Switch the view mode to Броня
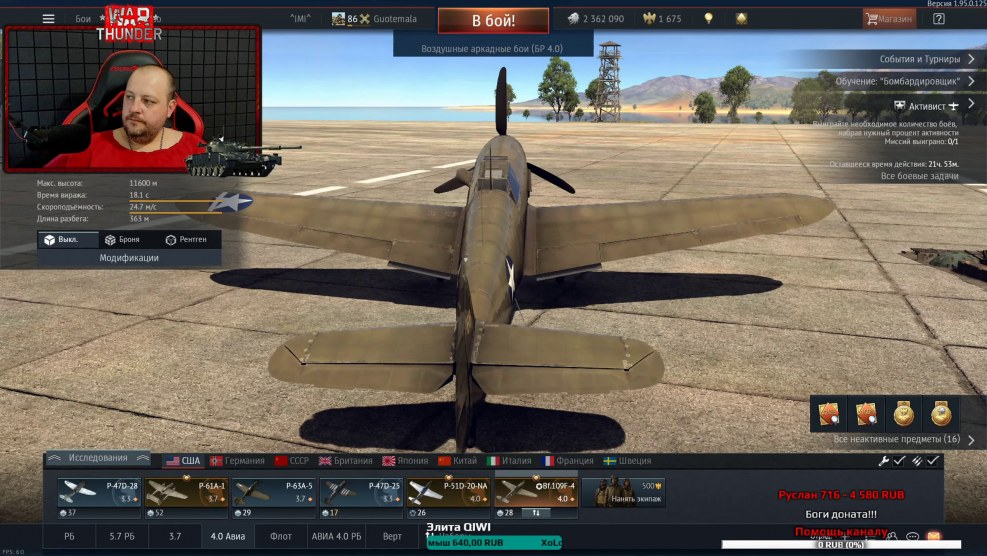 (x=122, y=240)
